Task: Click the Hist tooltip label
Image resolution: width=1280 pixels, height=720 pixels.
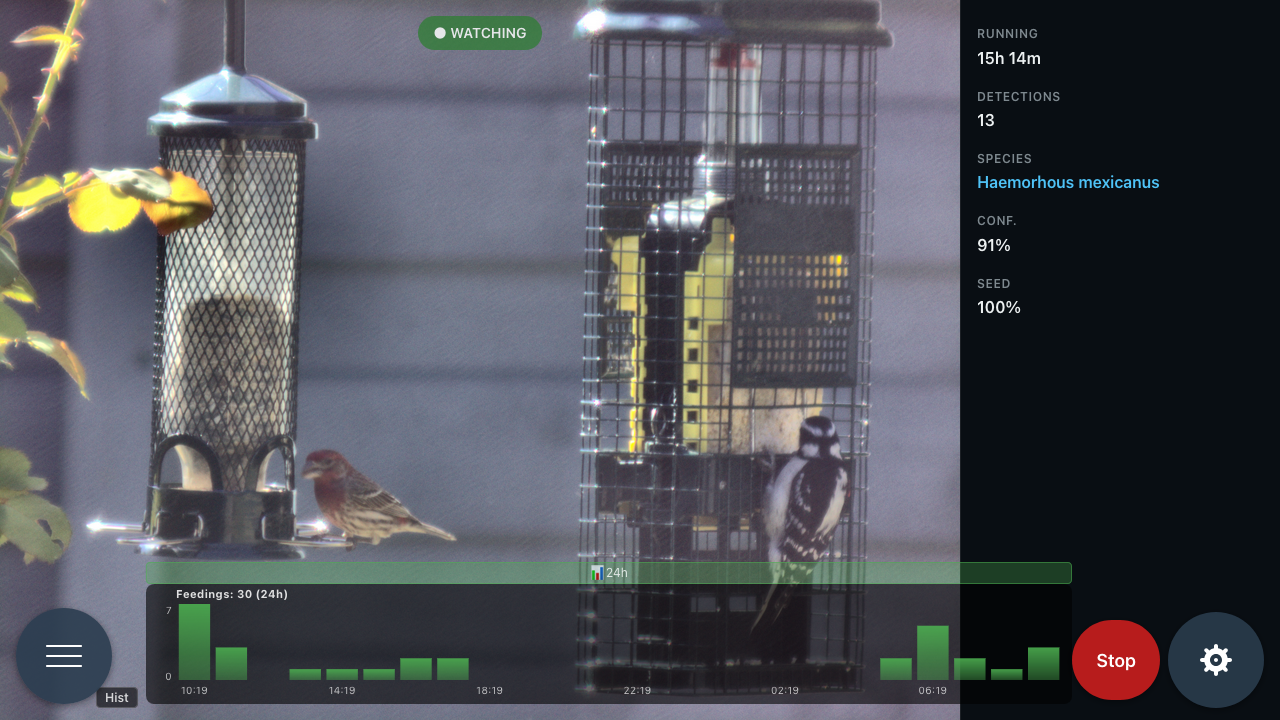Action: pos(116,697)
